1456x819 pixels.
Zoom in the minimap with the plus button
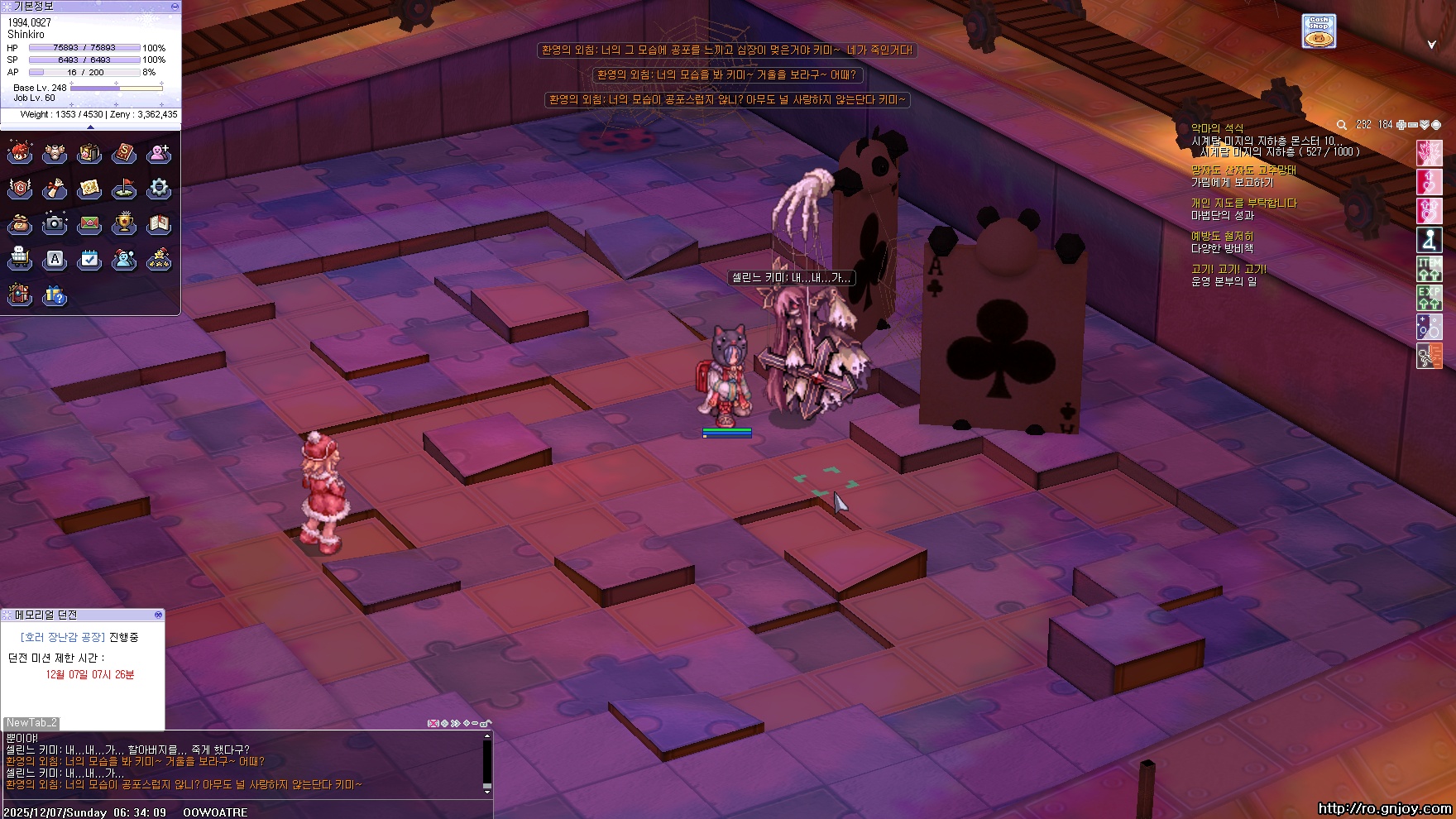[1401, 125]
